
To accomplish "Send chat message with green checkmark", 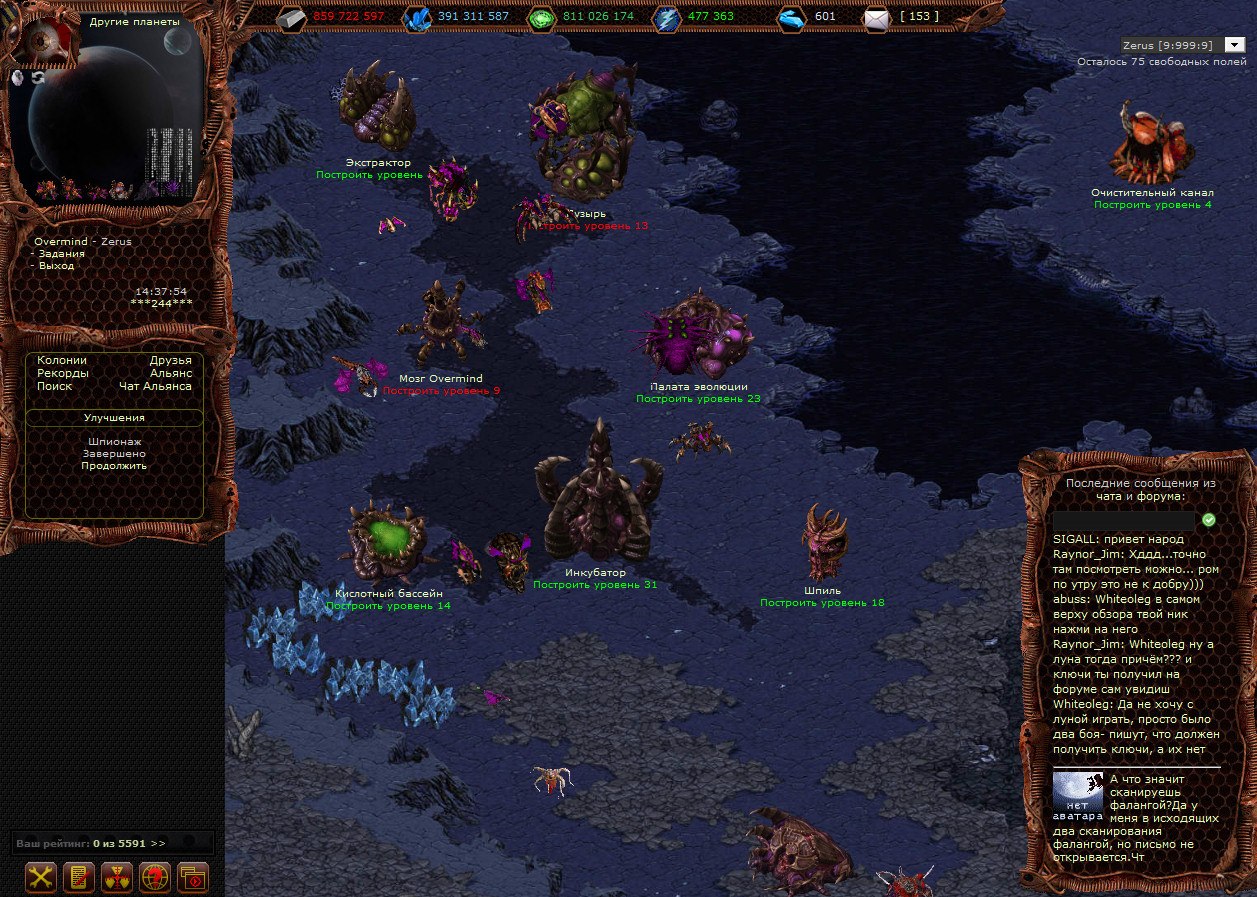I will click(1209, 520).
